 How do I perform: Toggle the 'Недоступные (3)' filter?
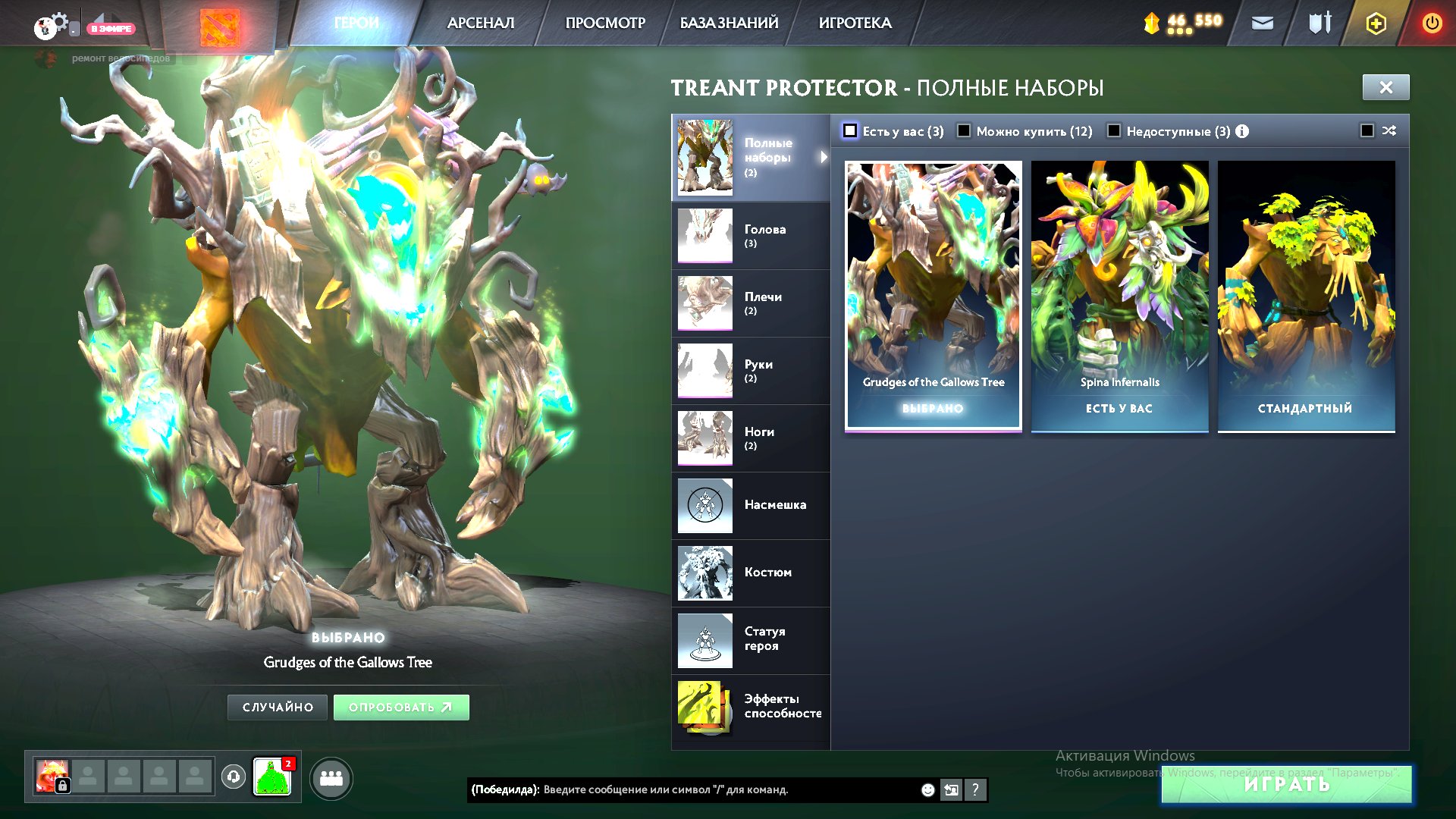(x=1114, y=130)
